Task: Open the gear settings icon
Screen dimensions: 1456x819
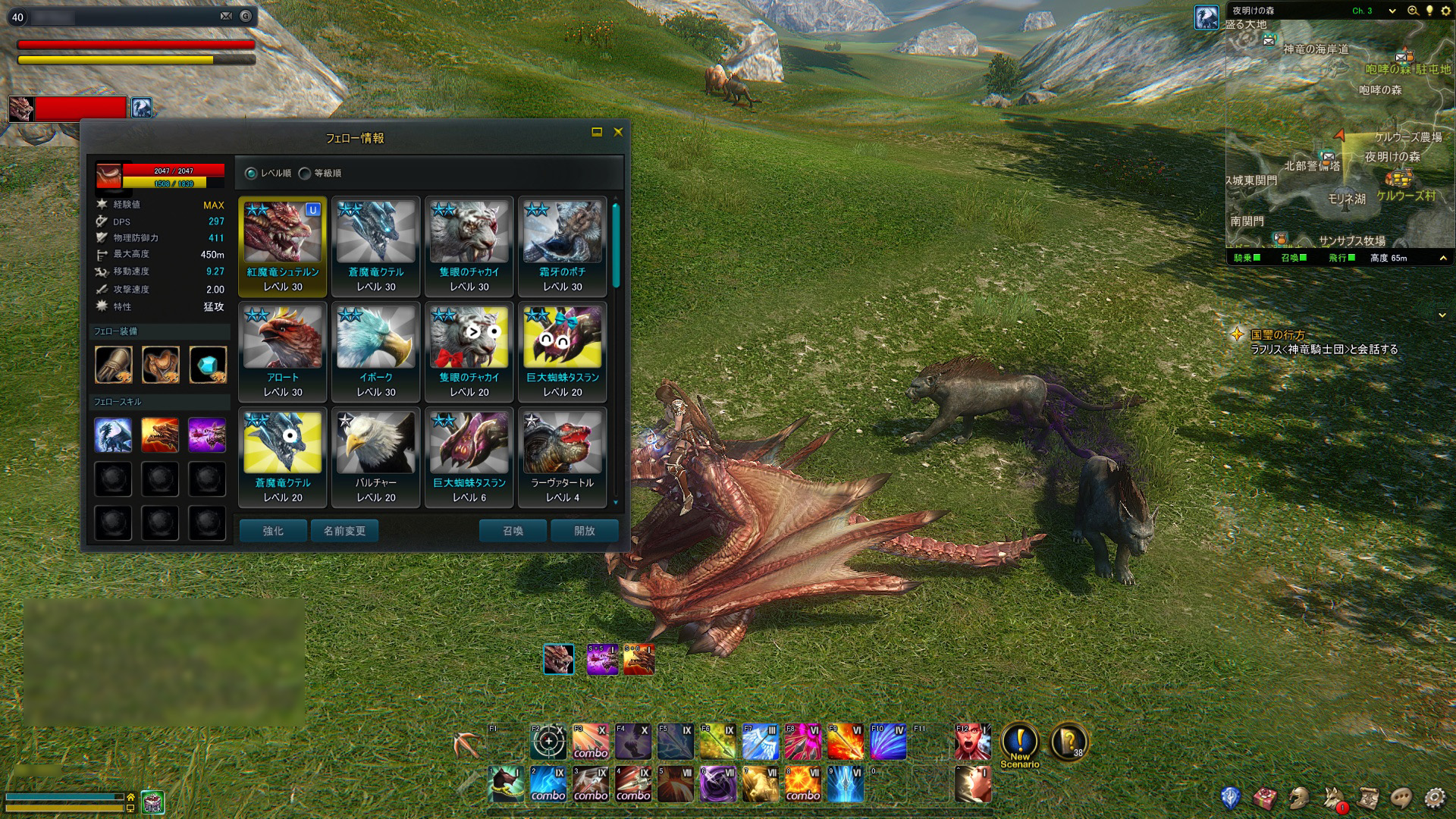Action: 1434,798
